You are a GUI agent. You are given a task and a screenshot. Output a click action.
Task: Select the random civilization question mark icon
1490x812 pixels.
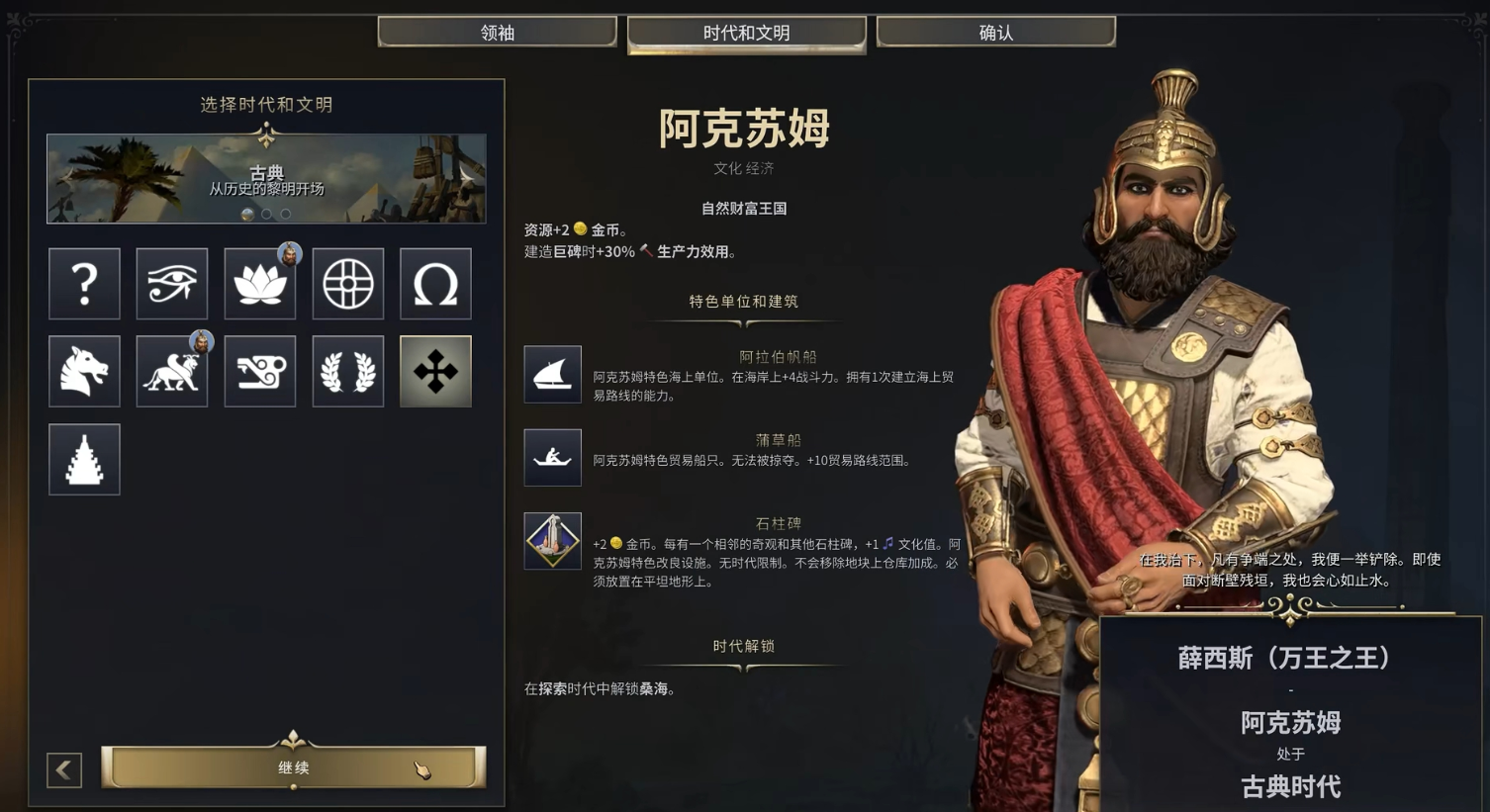click(x=84, y=284)
